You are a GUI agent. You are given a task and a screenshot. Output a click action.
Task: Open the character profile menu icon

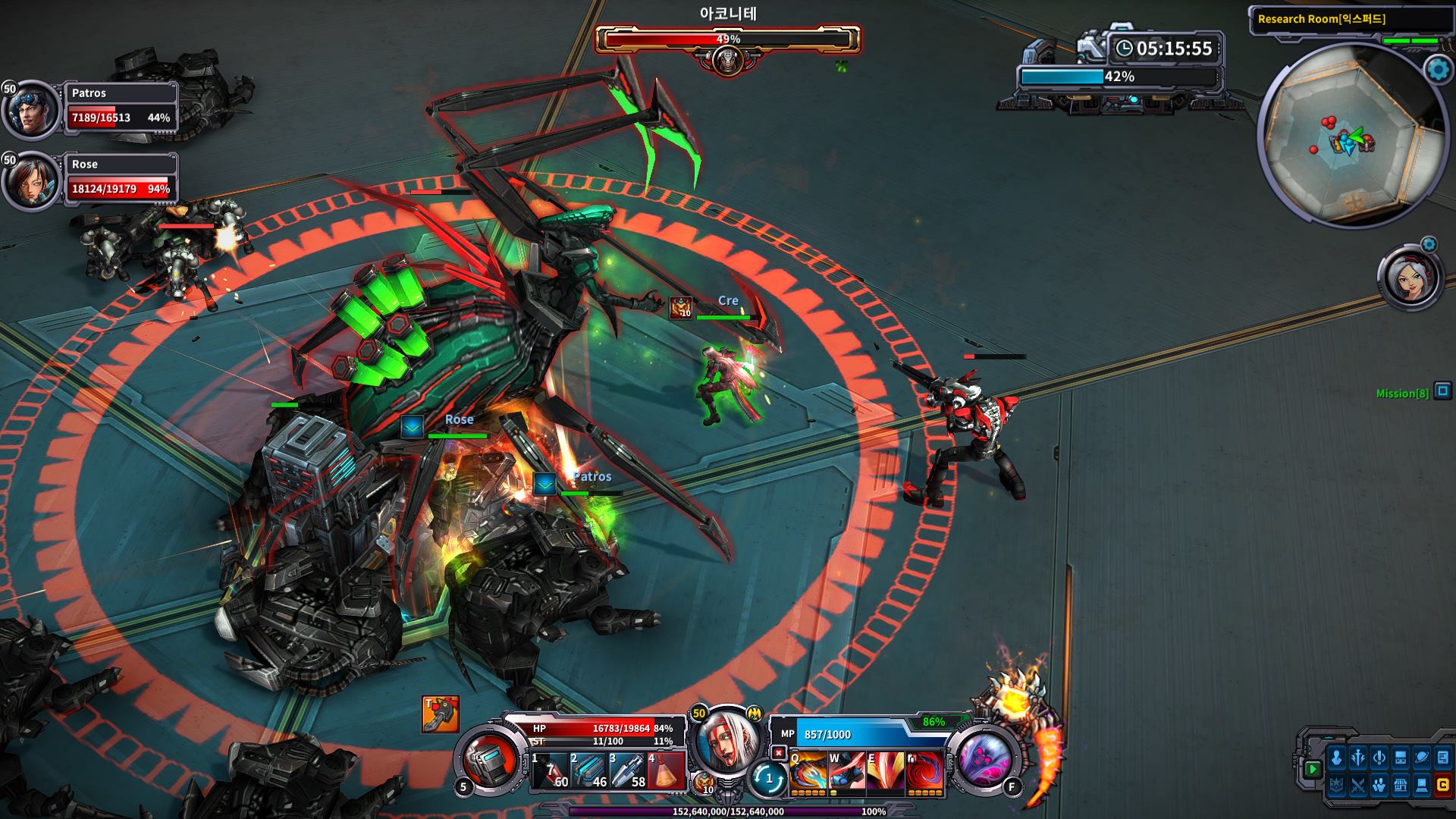(1336, 758)
